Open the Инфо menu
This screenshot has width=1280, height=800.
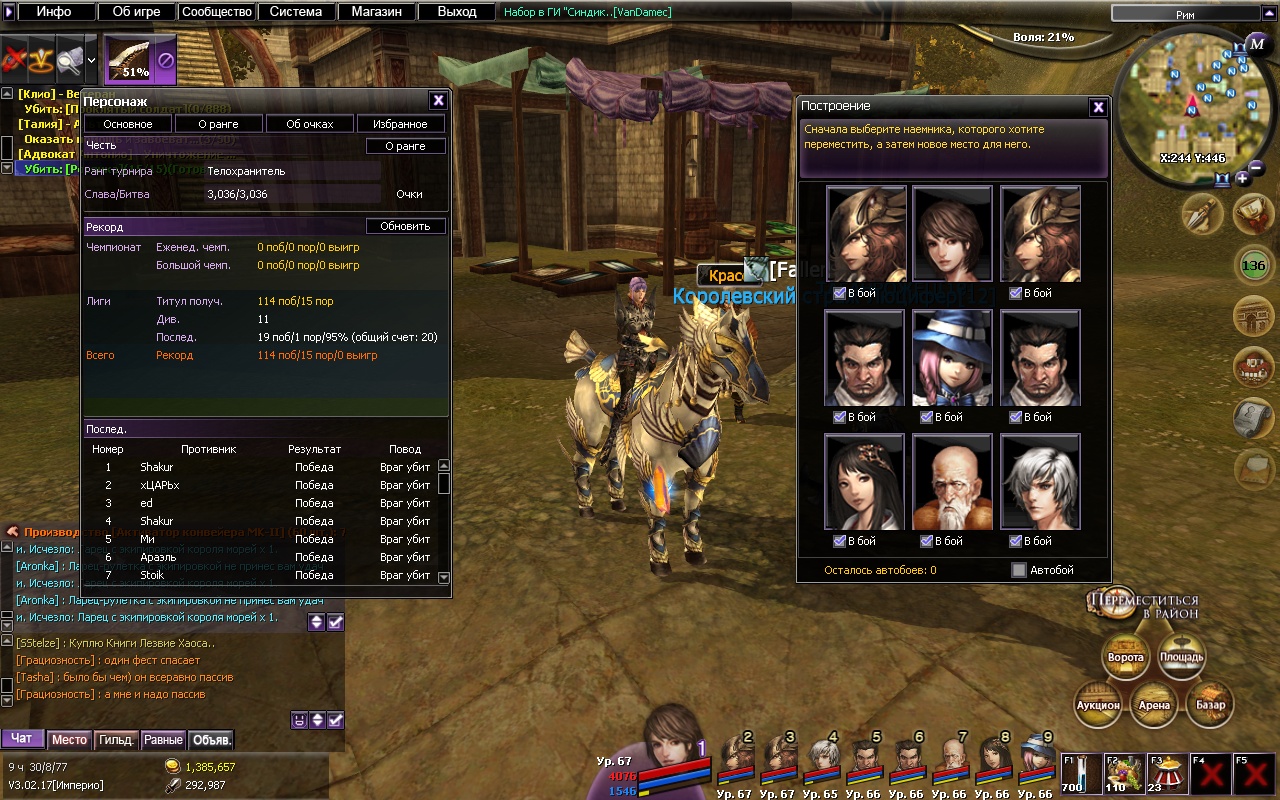tap(54, 12)
